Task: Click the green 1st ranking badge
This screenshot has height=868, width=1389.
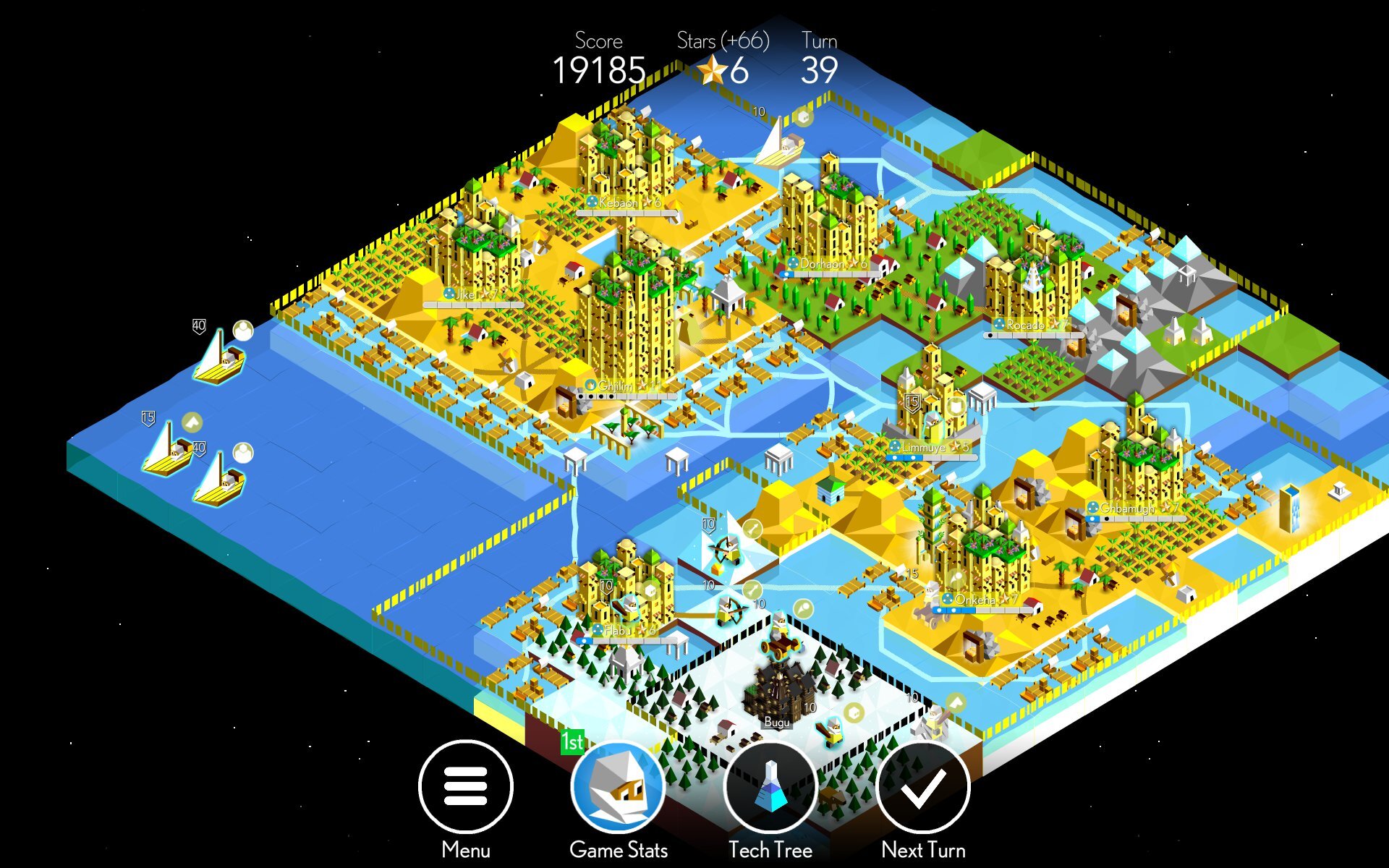Action: pos(572,741)
